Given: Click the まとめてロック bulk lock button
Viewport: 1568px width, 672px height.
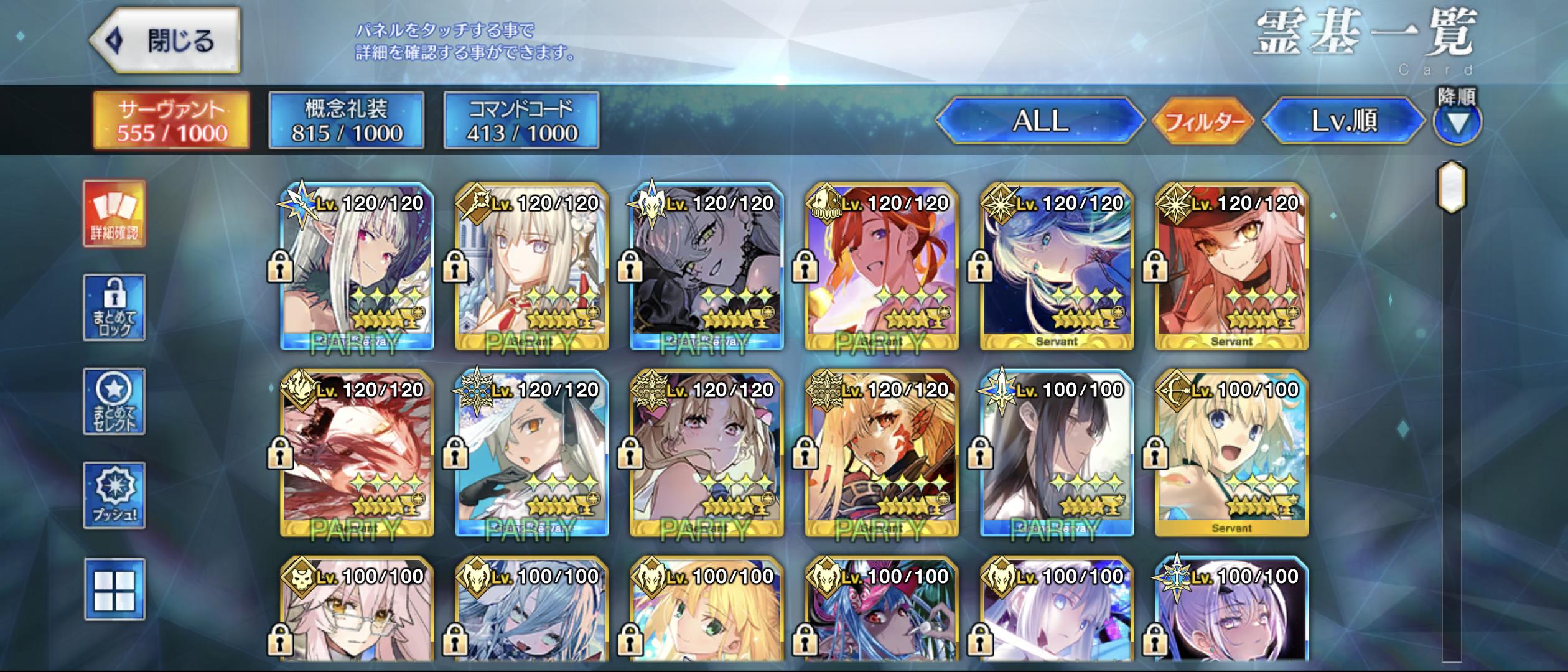Looking at the screenshot, I should point(114,307).
